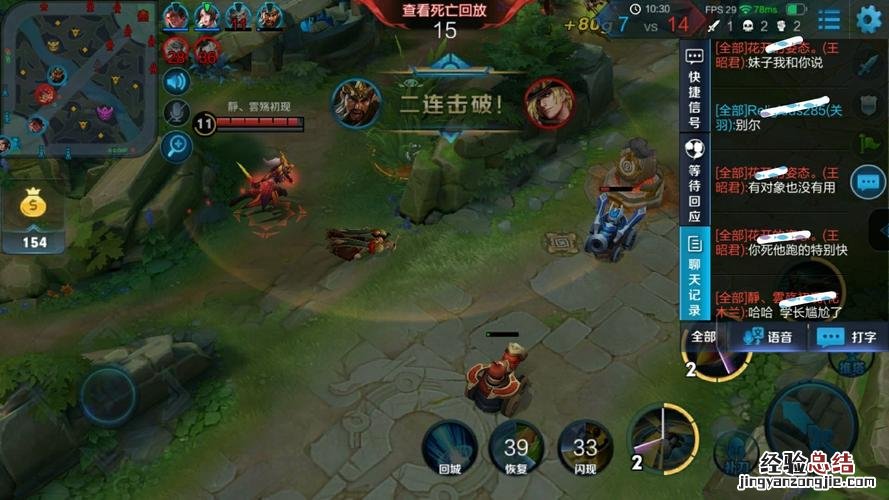This screenshot has height=500, width=889.
Task: Toggle the muted microphone icon
Action: click(x=177, y=114)
